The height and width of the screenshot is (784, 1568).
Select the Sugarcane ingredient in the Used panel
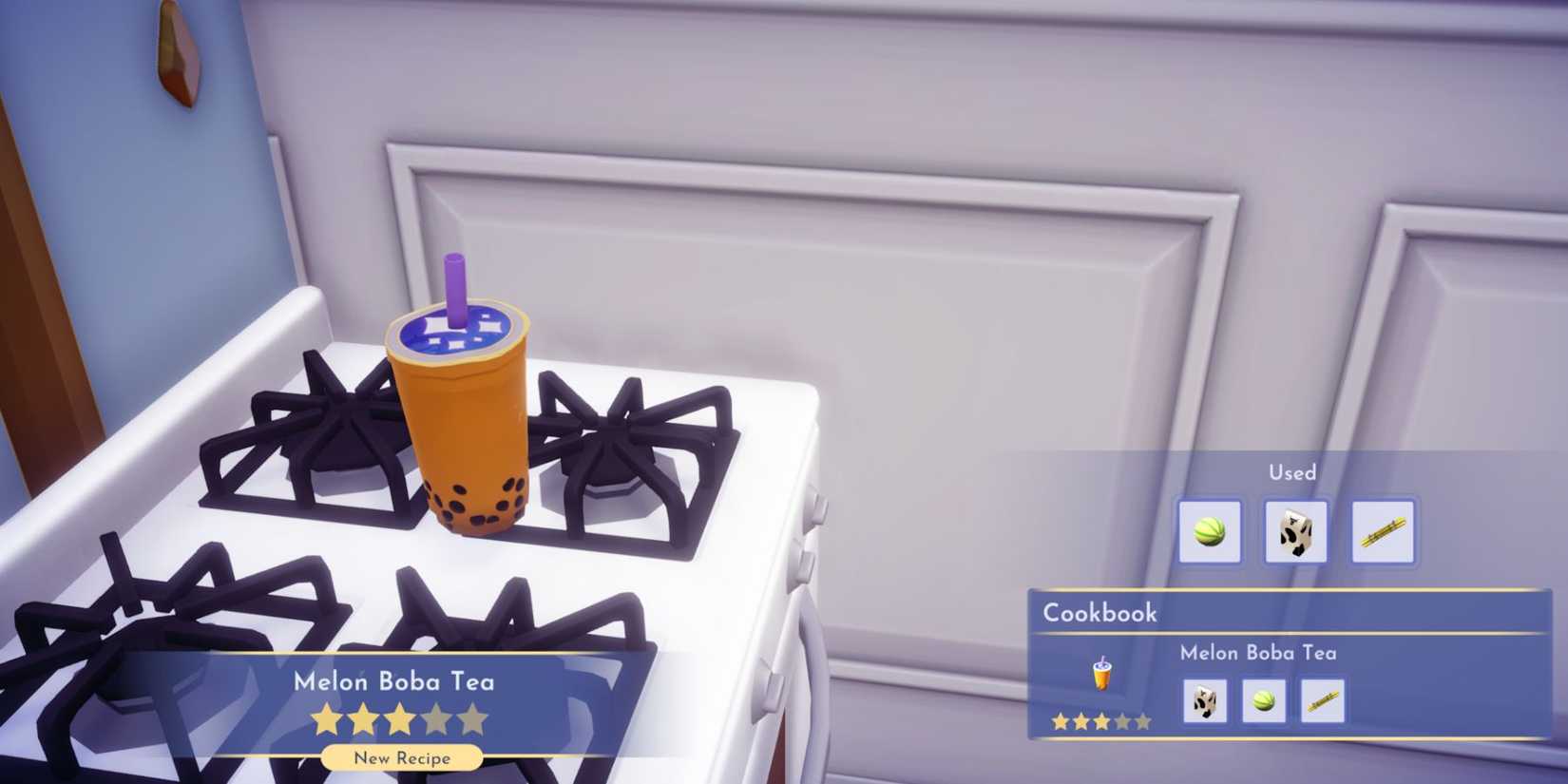(1381, 533)
